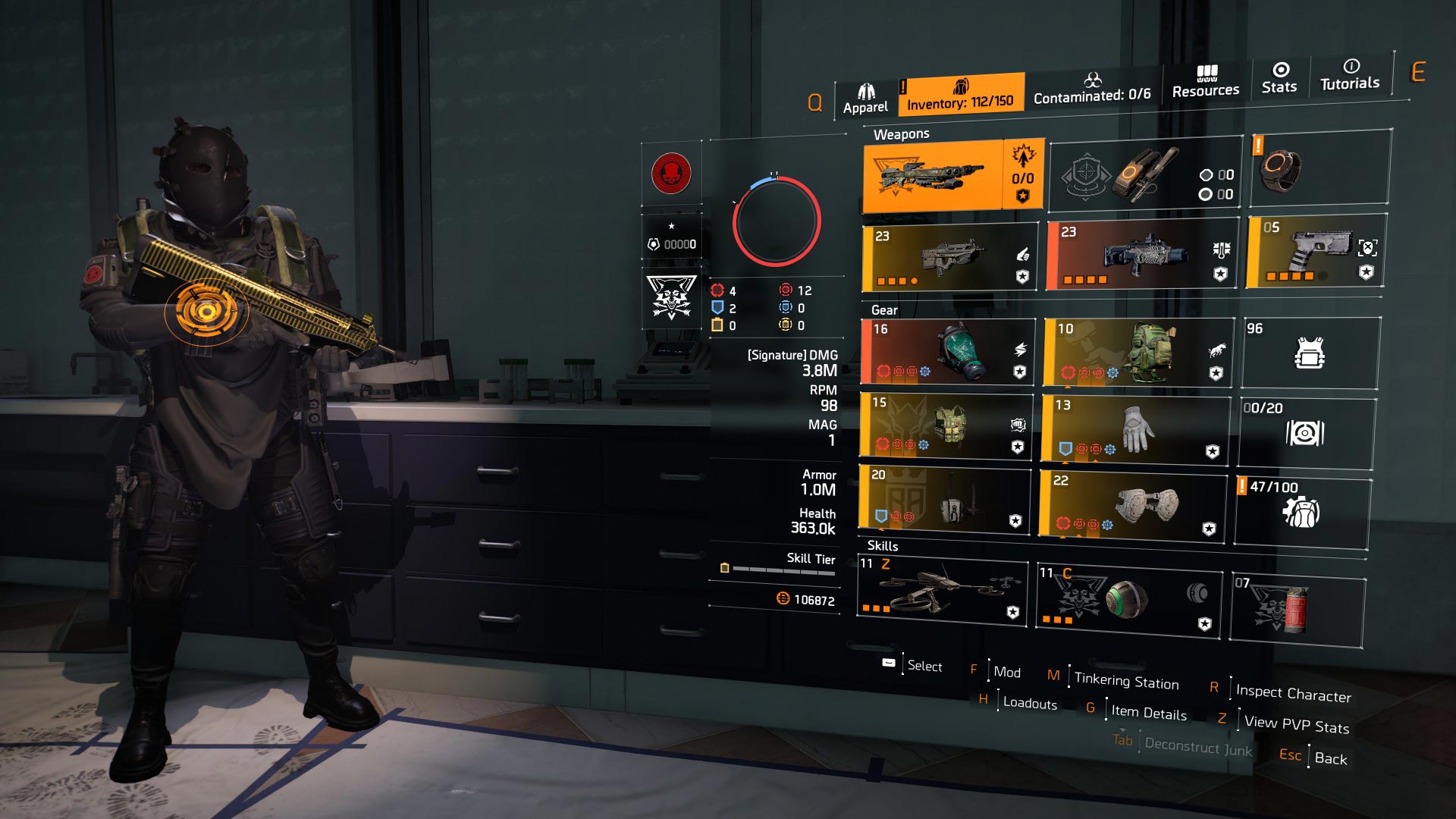Open the Contaminated items tab
1456x819 pixels.
coord(1092,89)
